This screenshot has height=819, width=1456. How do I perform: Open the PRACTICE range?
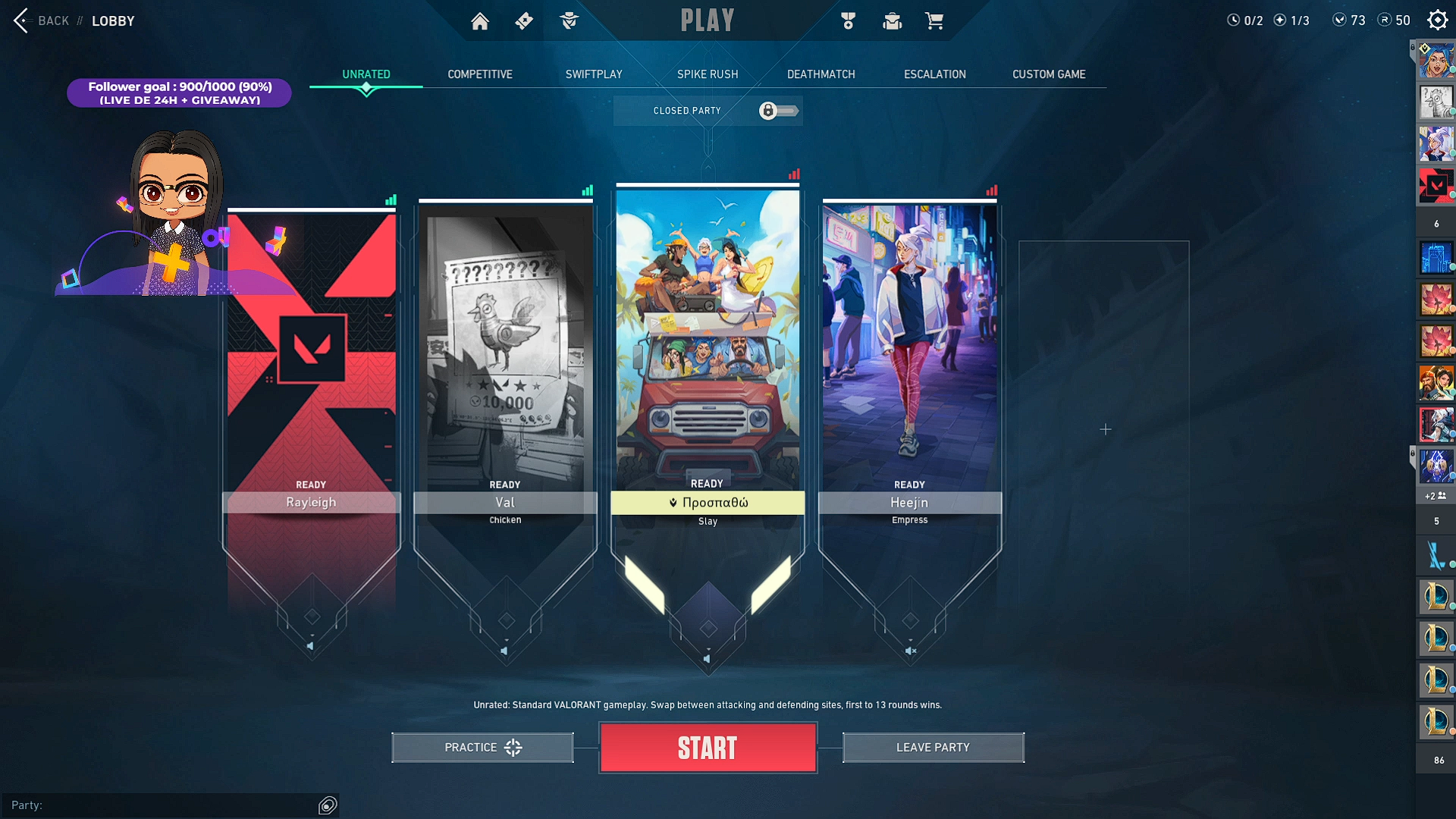[x=482, y=748]
